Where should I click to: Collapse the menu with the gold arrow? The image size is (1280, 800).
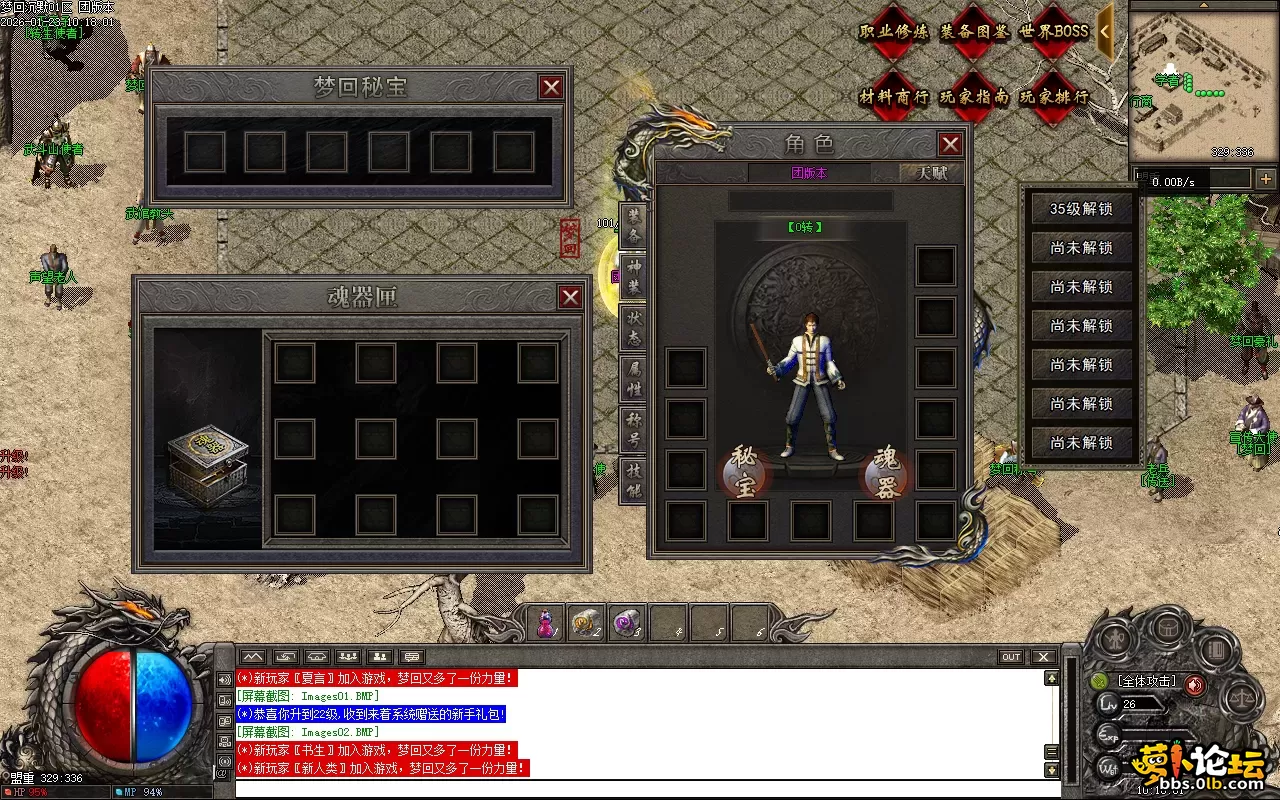[x=1105, y=31]
